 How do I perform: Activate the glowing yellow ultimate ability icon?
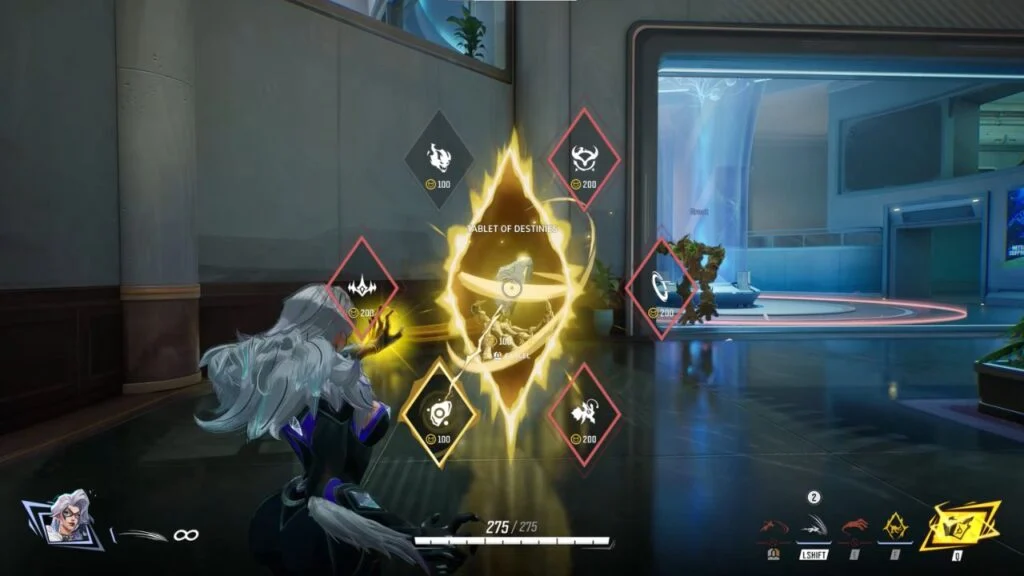coord(960,526)
